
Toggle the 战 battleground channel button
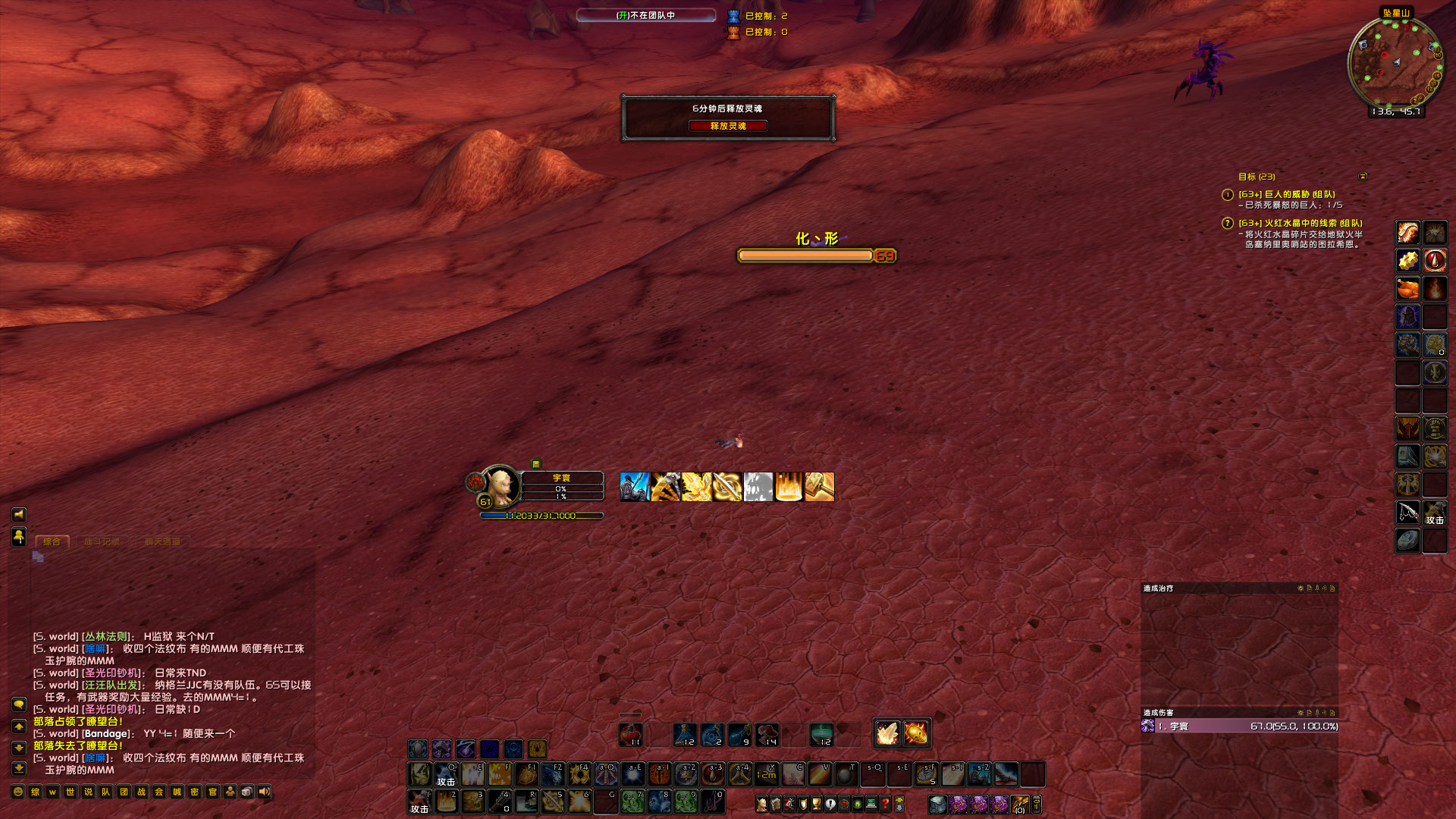(x=140, y=792)
